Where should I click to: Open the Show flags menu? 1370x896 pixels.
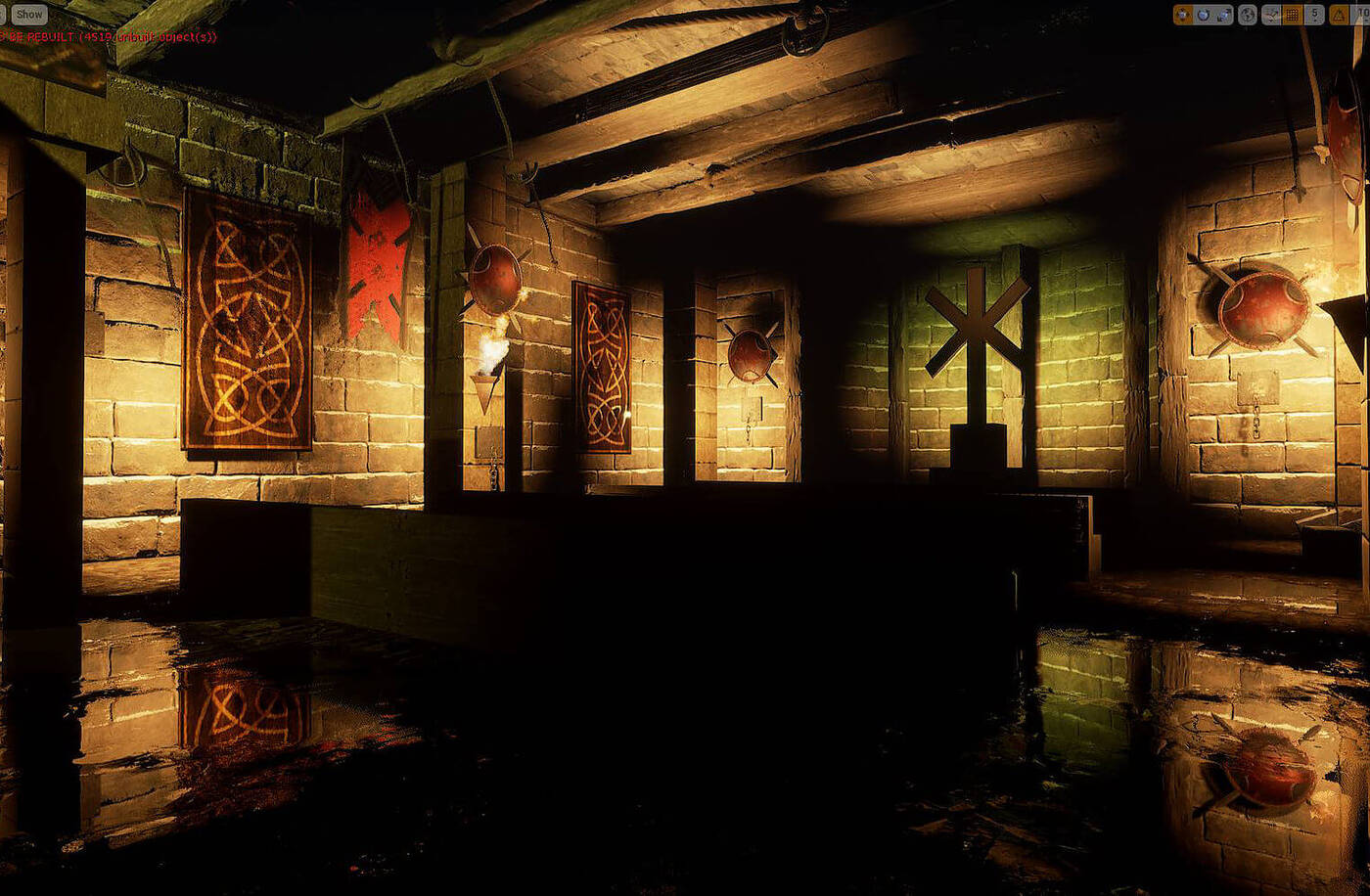click(28, 14)
